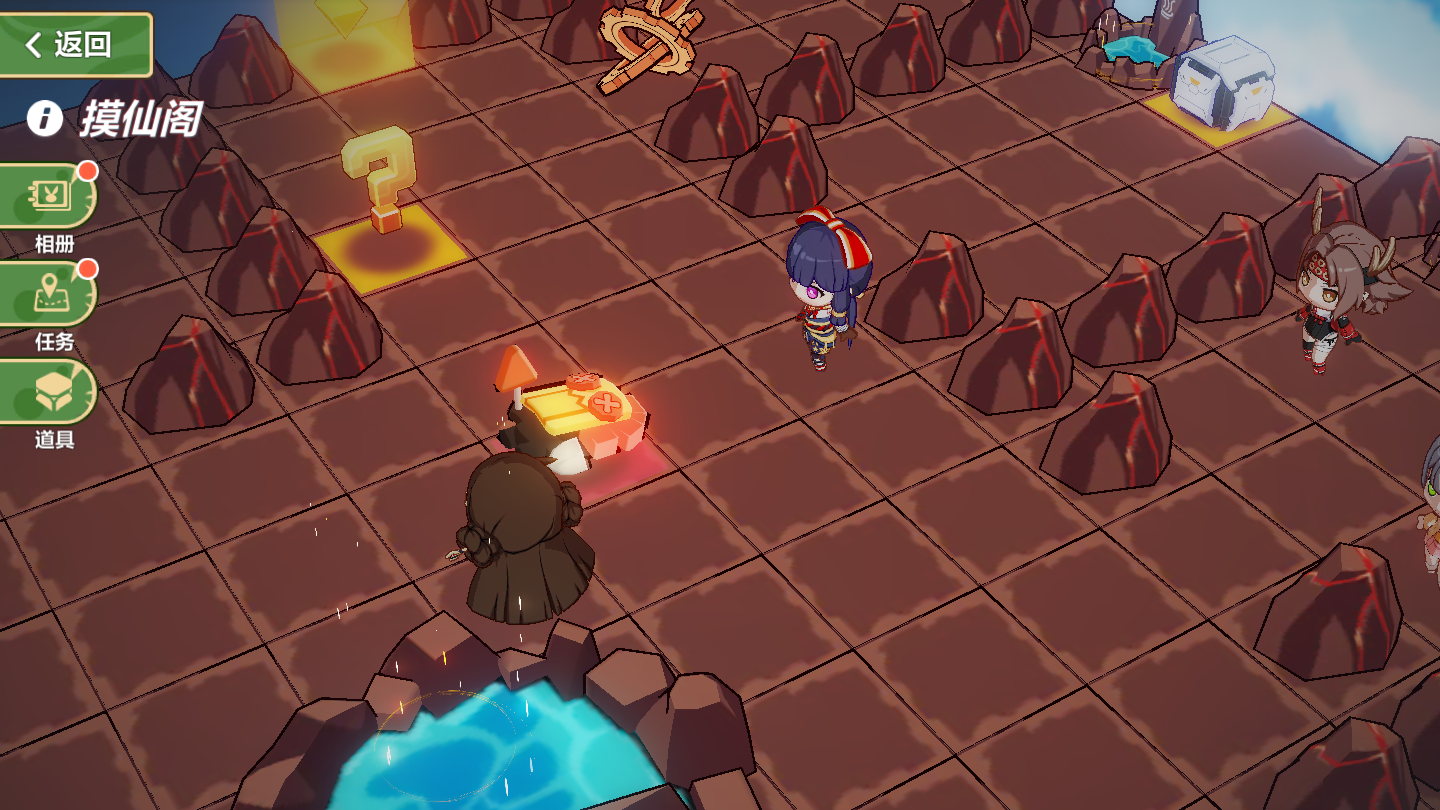Open the 相册 album
The height and width of the screenshot is (810, 1440).
[x=52, y=197]
